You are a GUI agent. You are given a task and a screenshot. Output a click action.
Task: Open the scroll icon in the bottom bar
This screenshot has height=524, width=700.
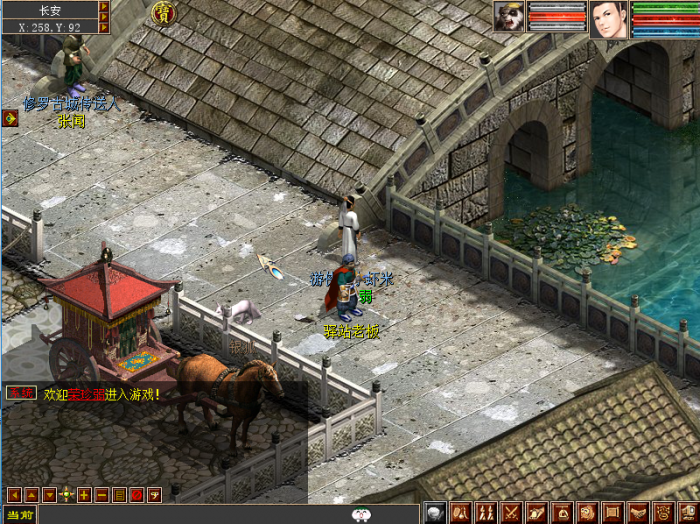613,512
